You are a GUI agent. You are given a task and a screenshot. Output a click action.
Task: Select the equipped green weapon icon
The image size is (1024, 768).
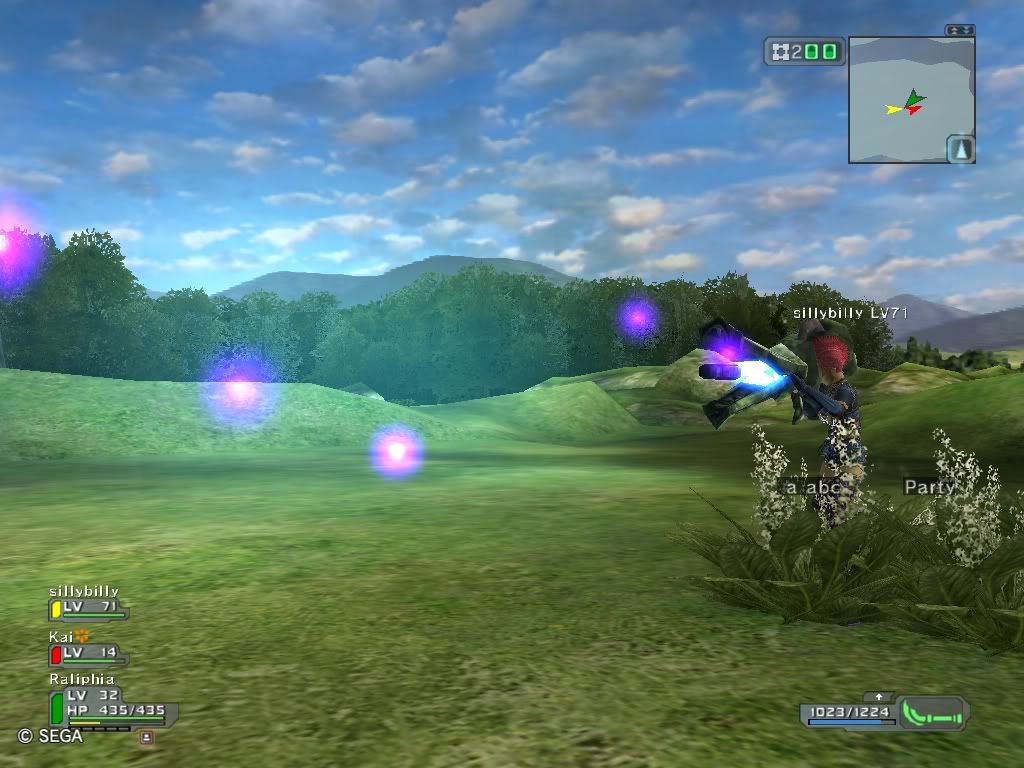(x=932, y=713)
